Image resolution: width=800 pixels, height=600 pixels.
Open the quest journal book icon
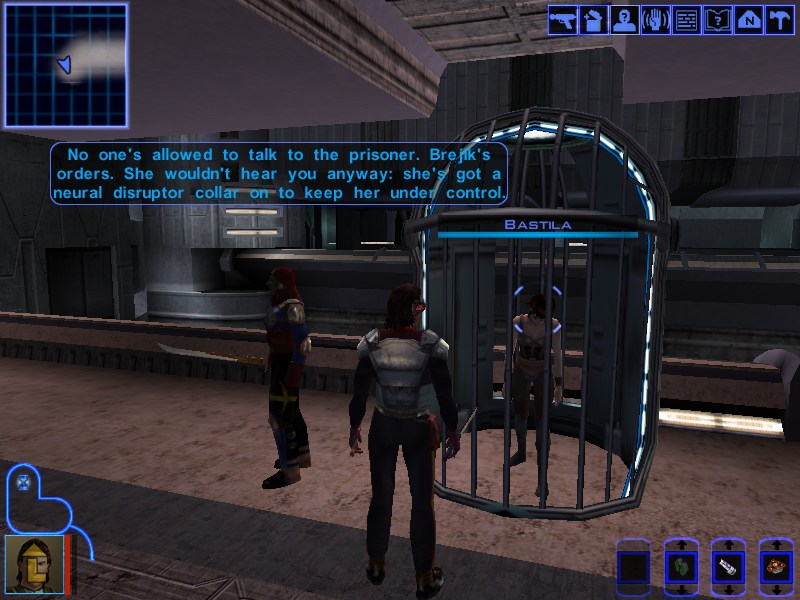[717, 21]
